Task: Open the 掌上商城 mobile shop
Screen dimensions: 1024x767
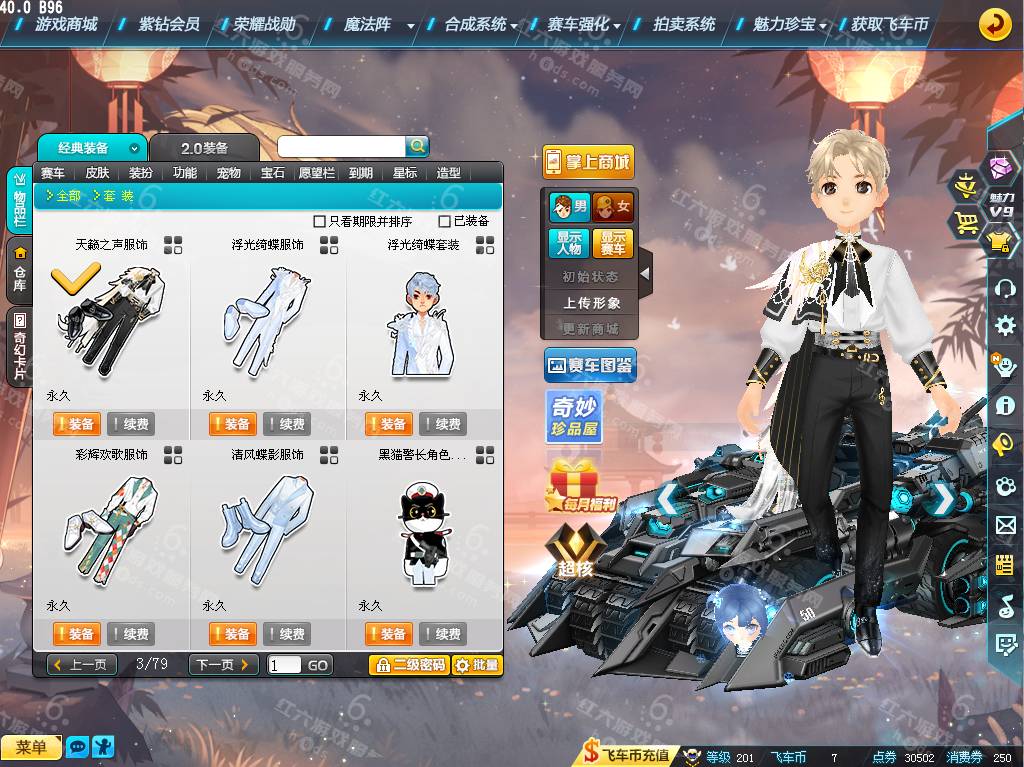Action: 588,162
